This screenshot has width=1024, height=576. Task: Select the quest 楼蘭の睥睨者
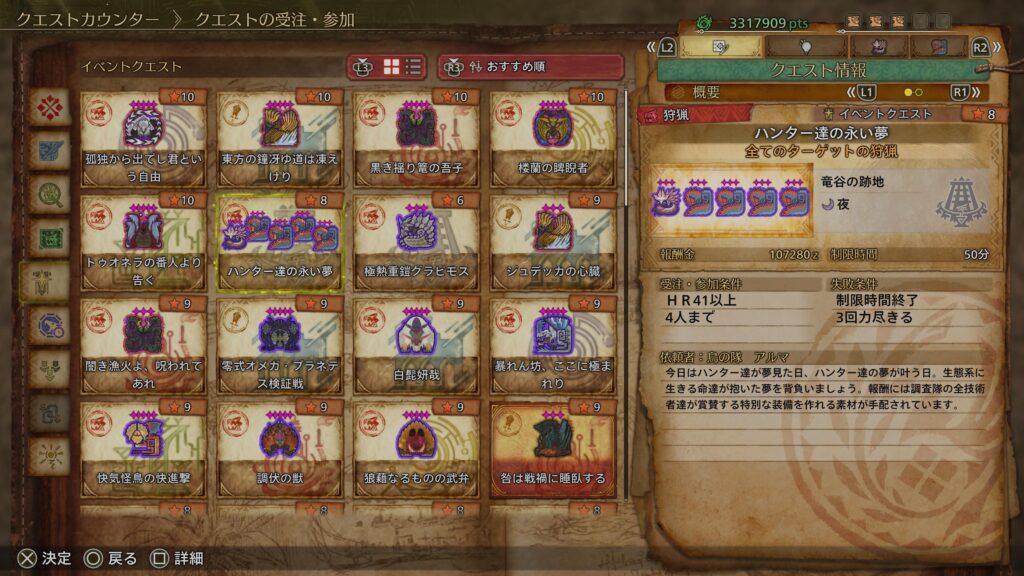click(x=552, y=138)
